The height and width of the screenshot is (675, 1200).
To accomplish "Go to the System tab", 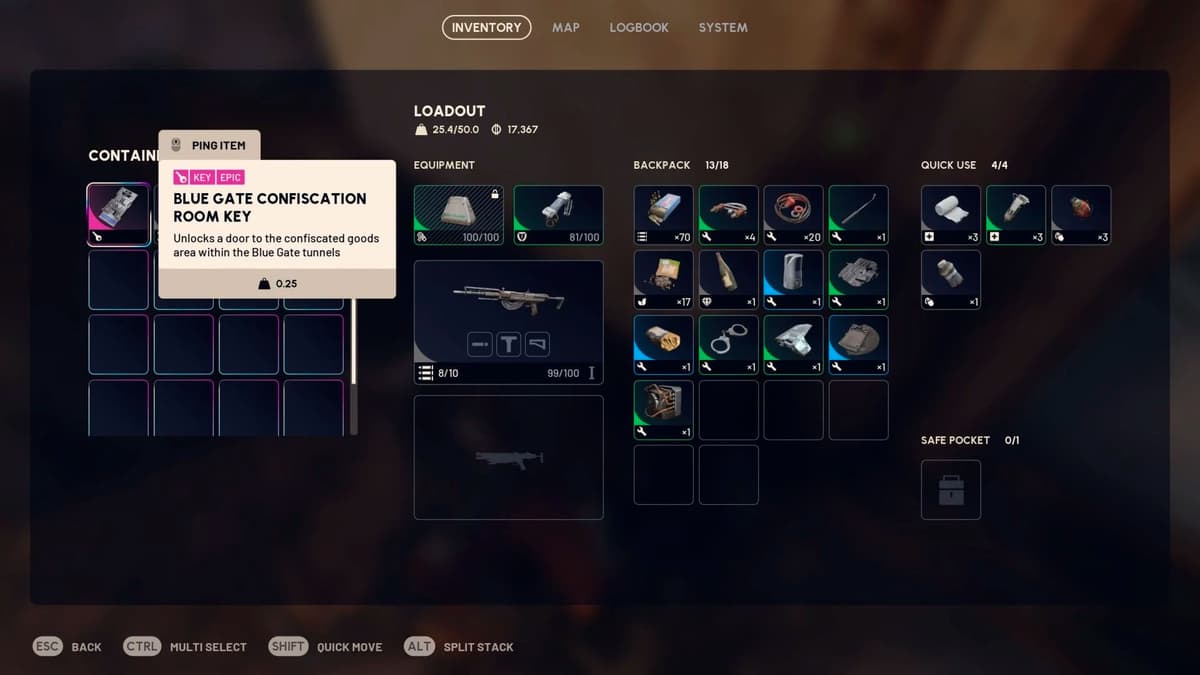I will [x=723, y=27].
